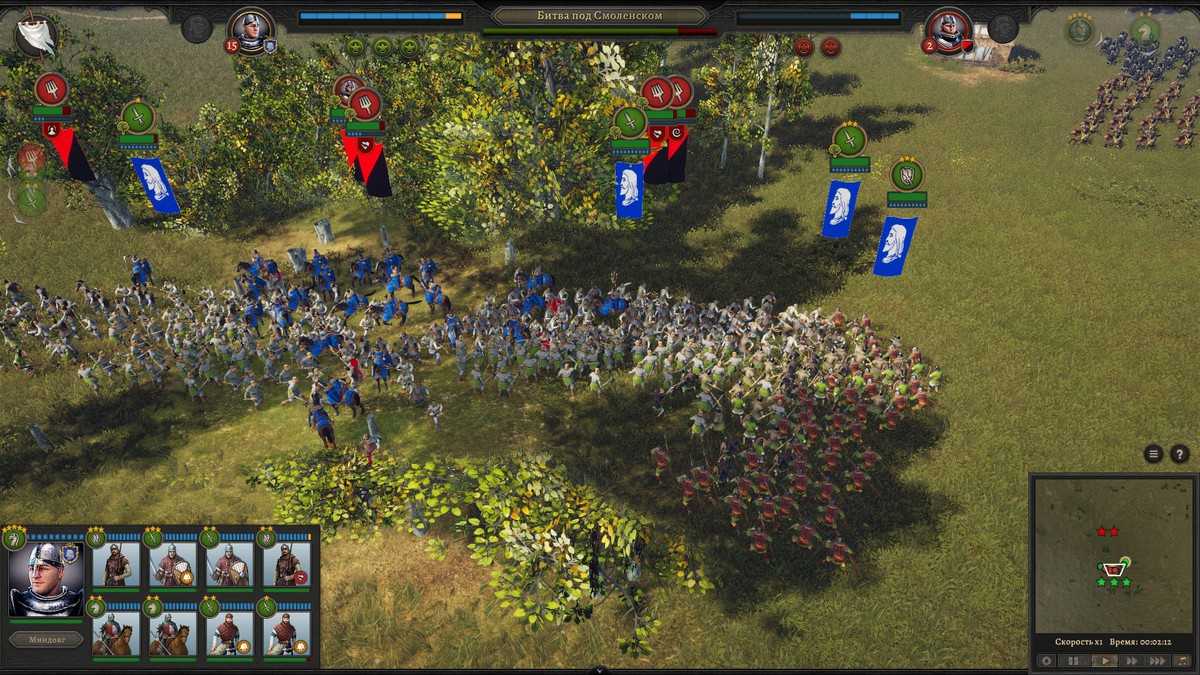Set triple fast-forward speed
Image resolution: width=1200 pixels, height=675 pixels.
click(1159, 660)
